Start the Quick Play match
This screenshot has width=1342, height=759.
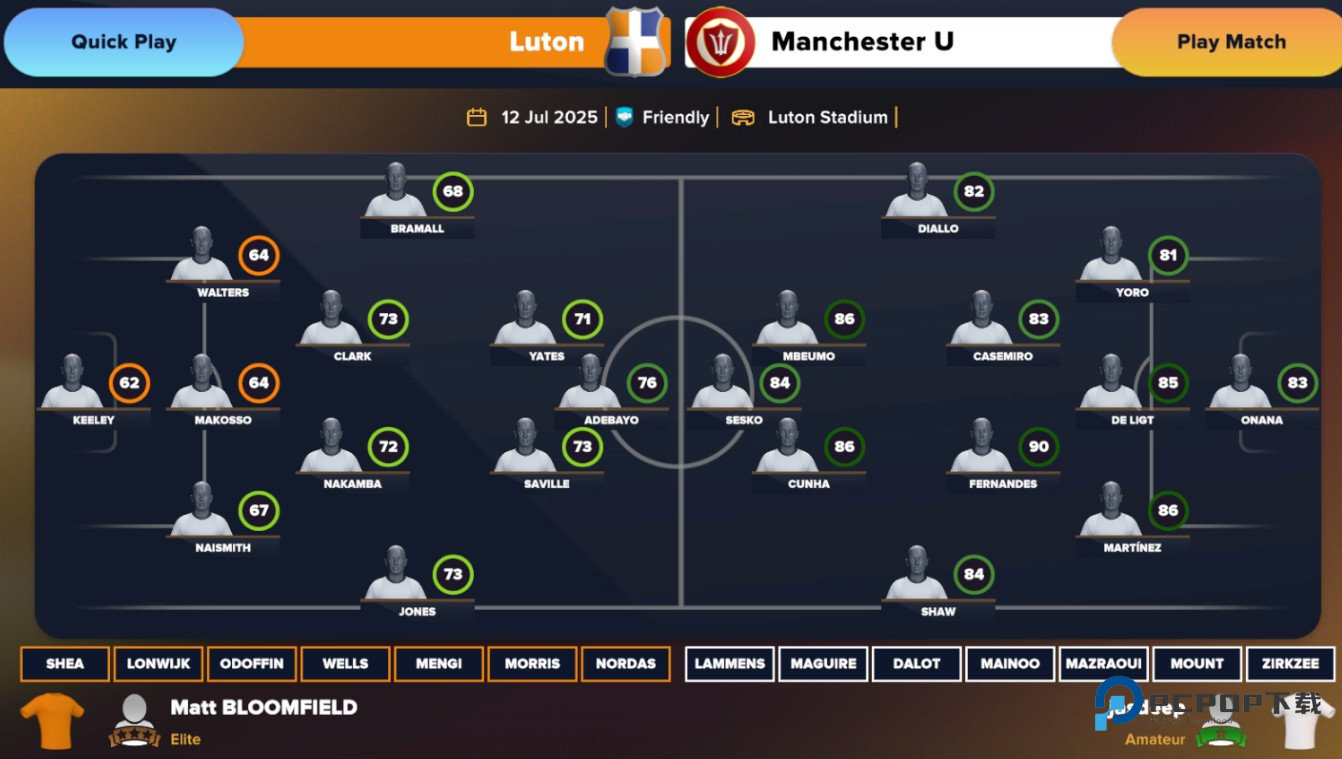(x=123, y=42)
